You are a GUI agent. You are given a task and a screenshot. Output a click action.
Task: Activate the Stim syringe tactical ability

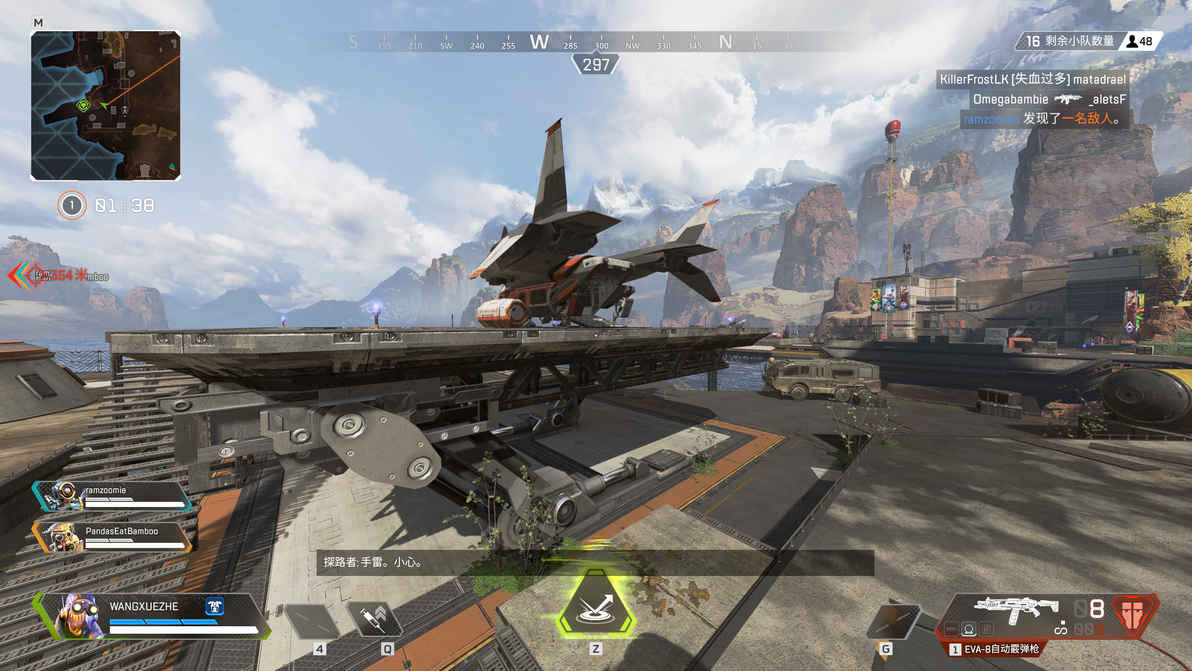click(x=374, y=620)
